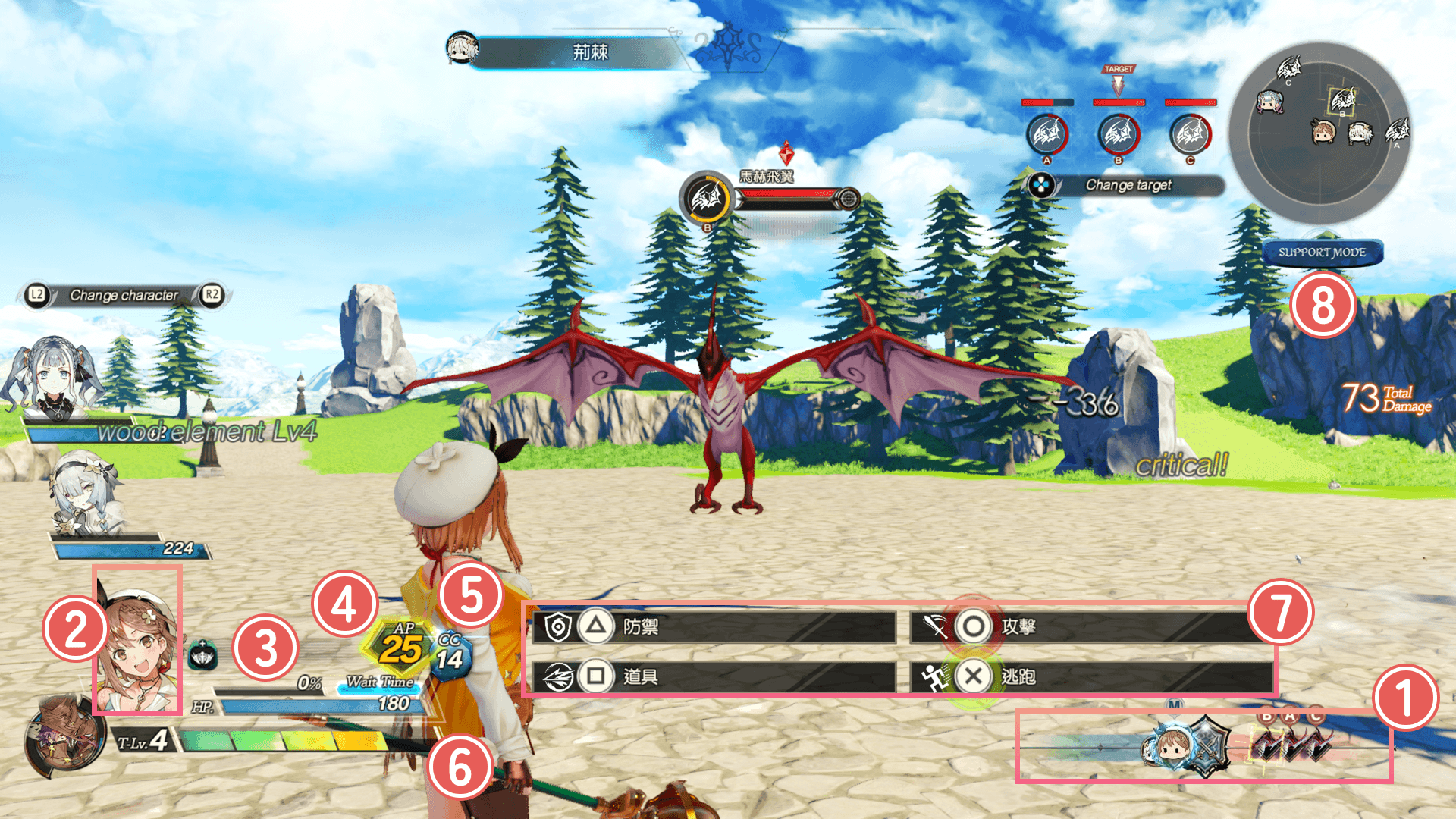Click the active character portrait with white beret

click(x=137, y=641)
